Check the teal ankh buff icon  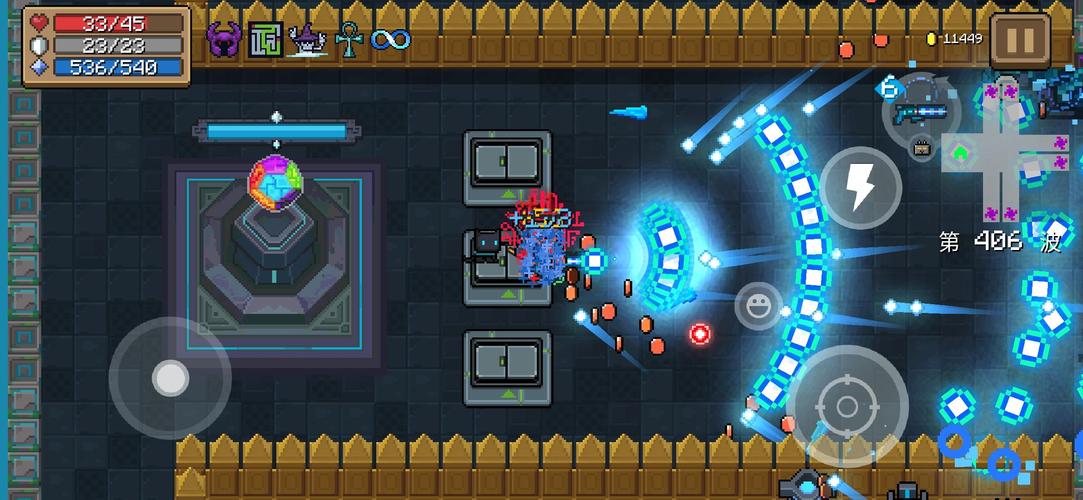click(x=348, y=40)
